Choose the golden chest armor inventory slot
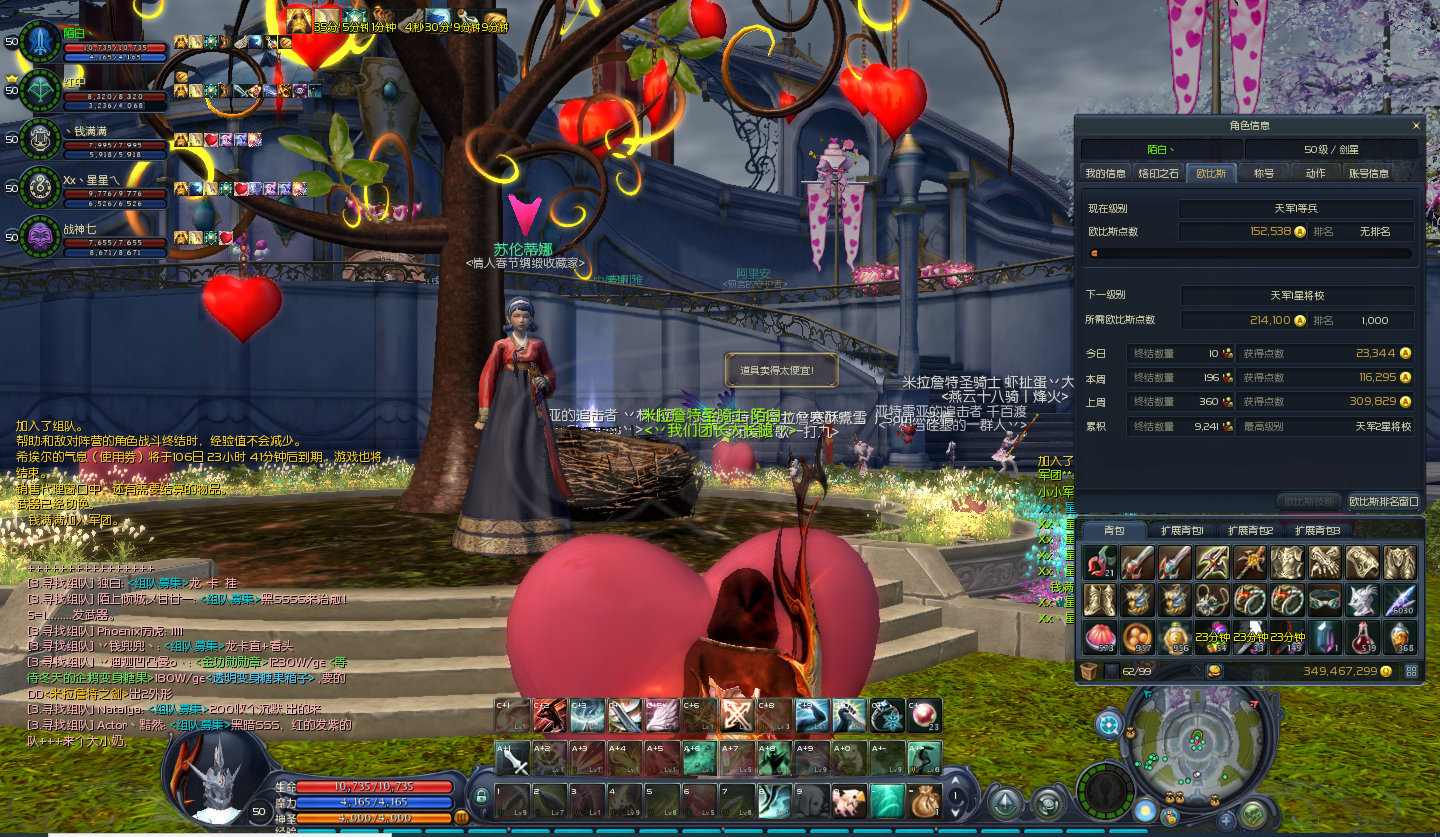The image size is (1440, 837). click(1288, 562)
